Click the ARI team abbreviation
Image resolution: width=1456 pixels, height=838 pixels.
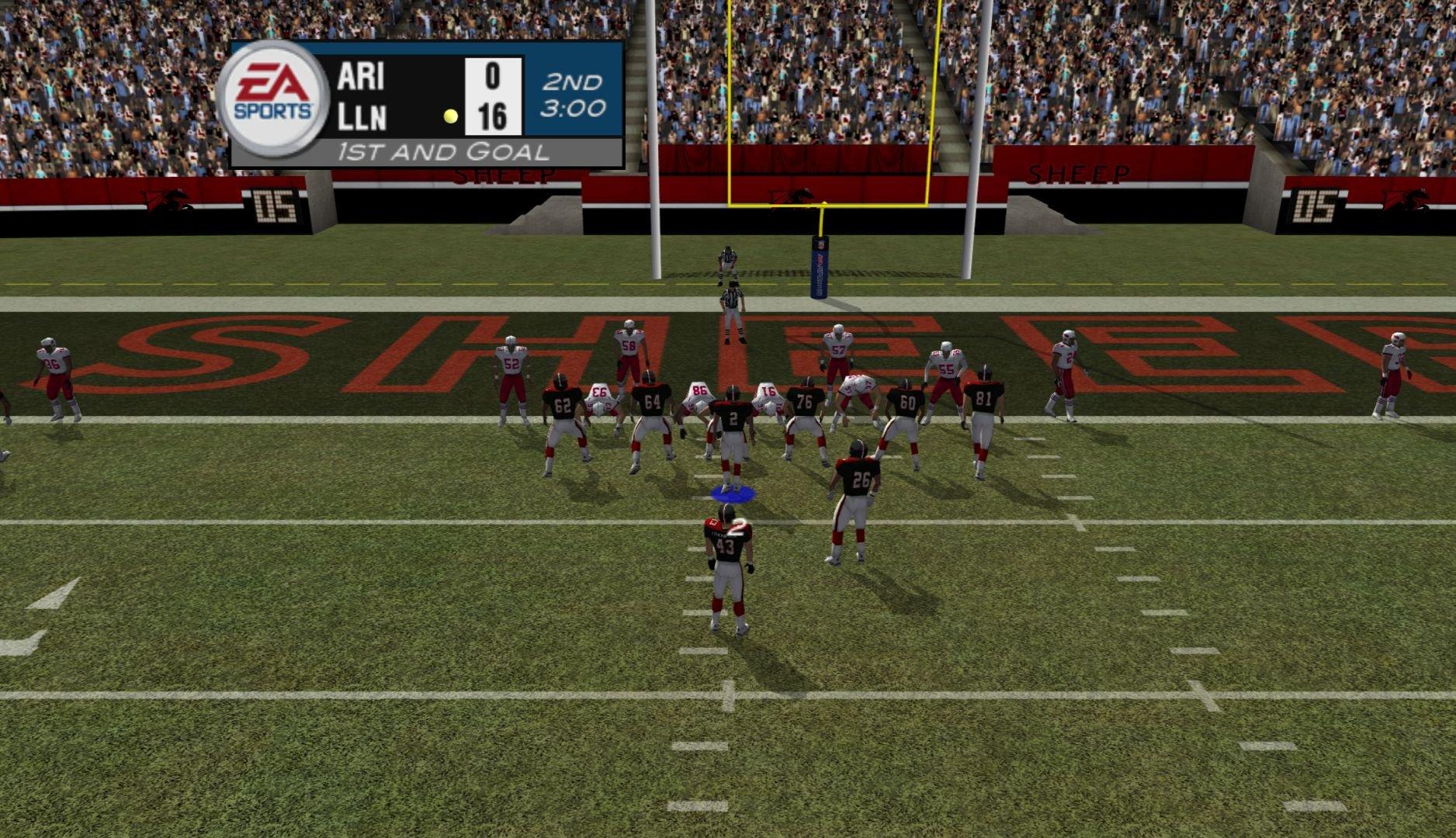point(362,78)
